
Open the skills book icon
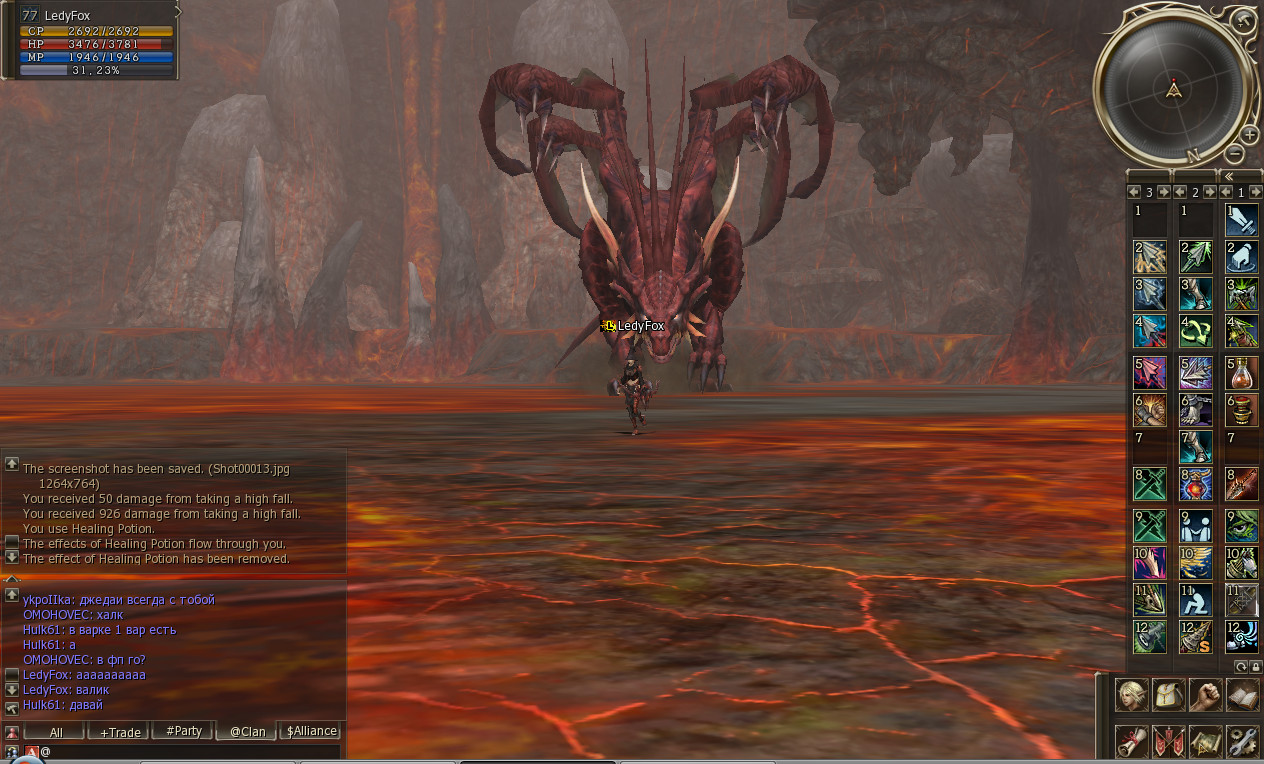click(x=1242, y=694)
